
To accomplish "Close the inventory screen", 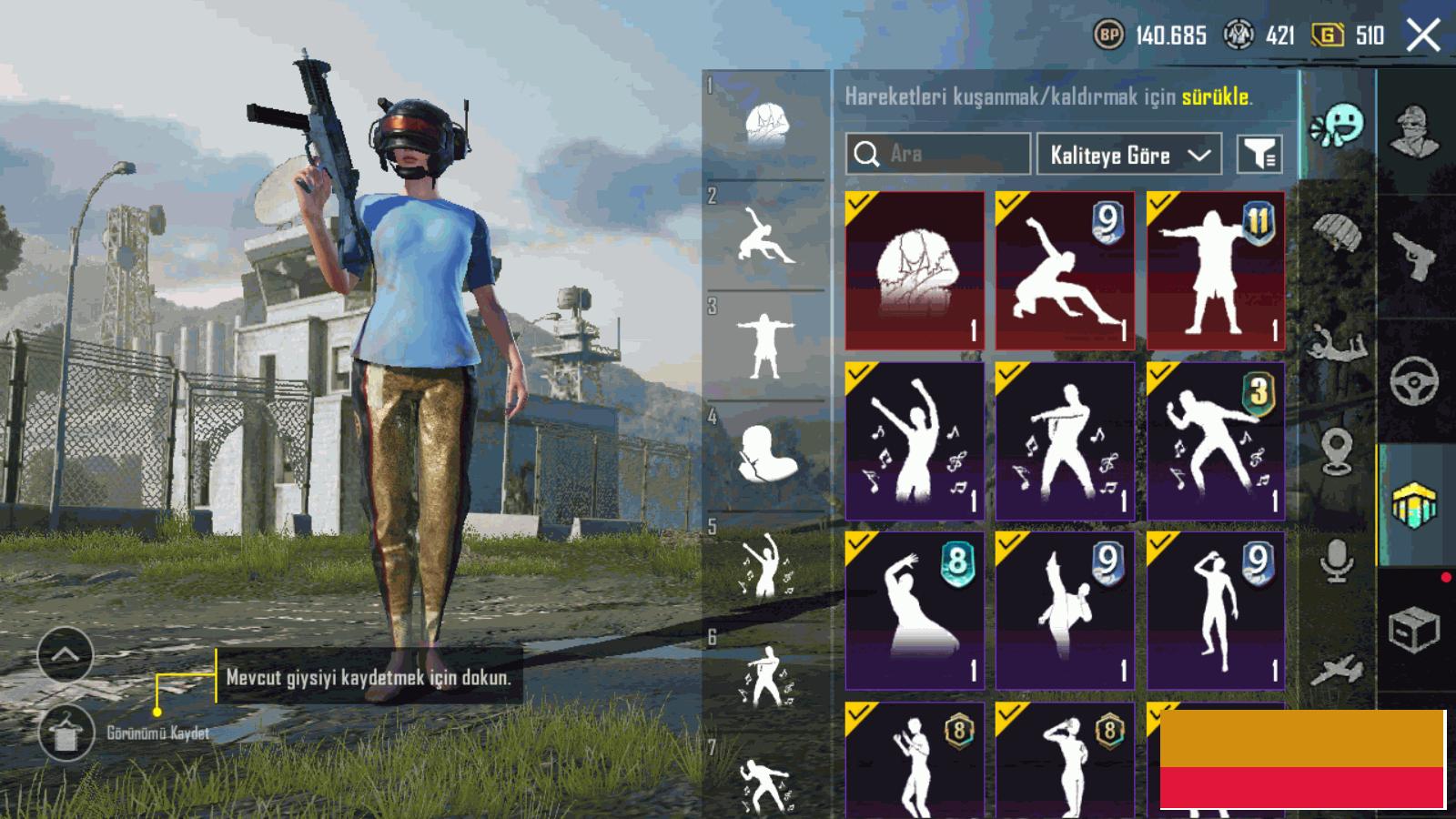I will tap(1423, 36).
